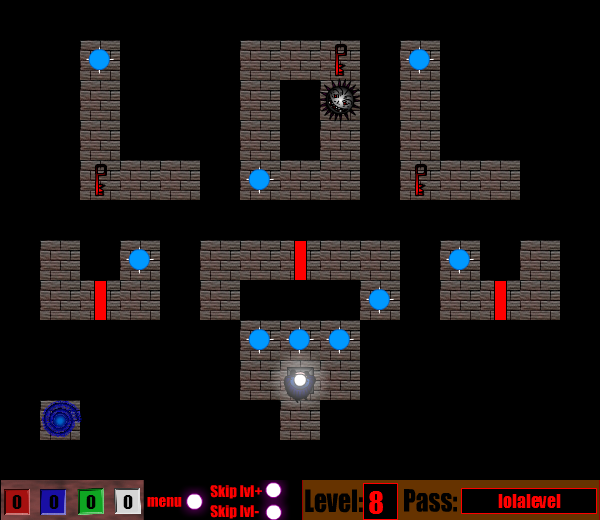Open the menu button
This screenshot has height=520, width=600.
(194, 501)
